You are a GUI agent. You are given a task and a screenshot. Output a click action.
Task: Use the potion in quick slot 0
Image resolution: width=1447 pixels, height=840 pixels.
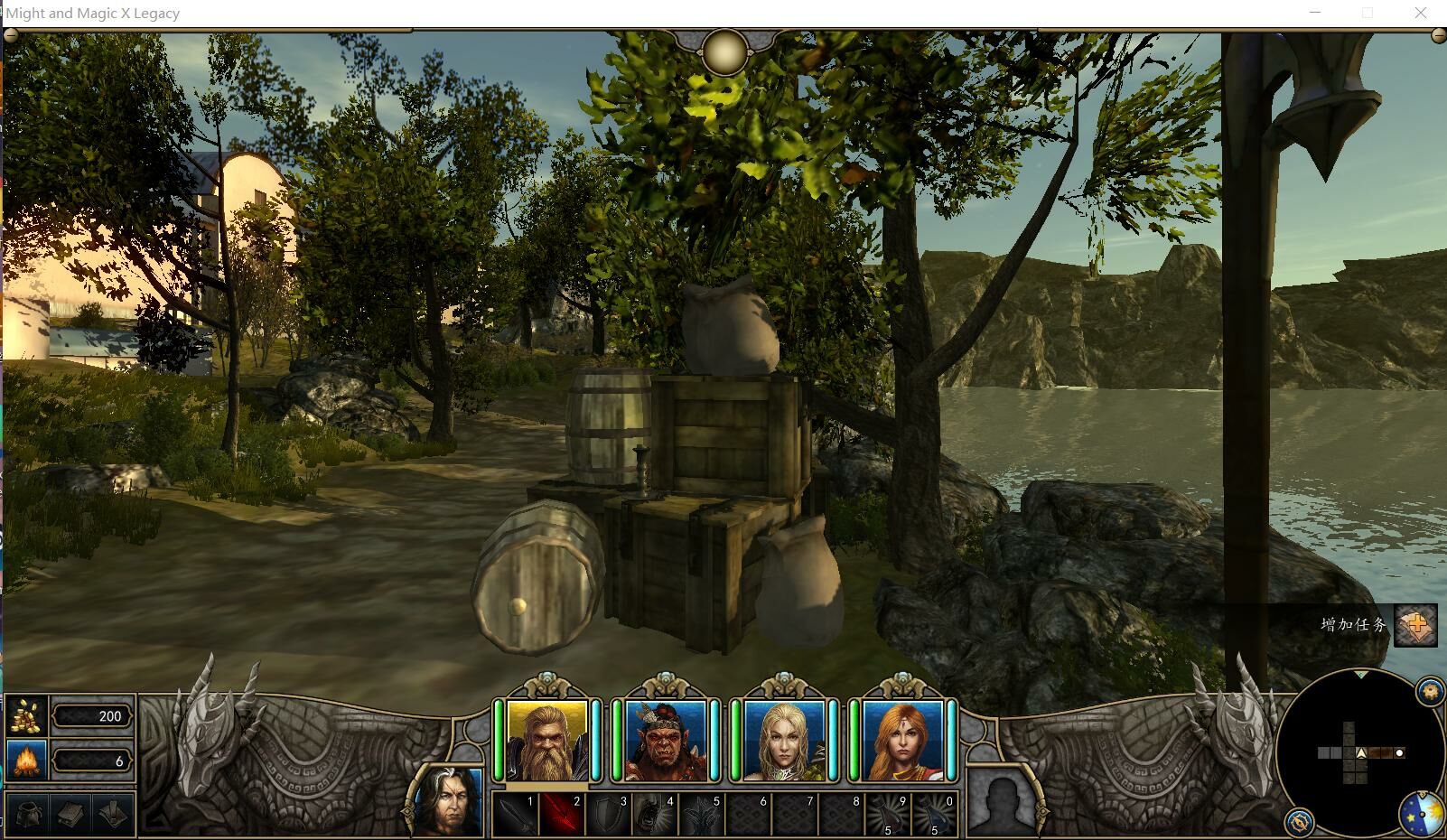[935, 815]
